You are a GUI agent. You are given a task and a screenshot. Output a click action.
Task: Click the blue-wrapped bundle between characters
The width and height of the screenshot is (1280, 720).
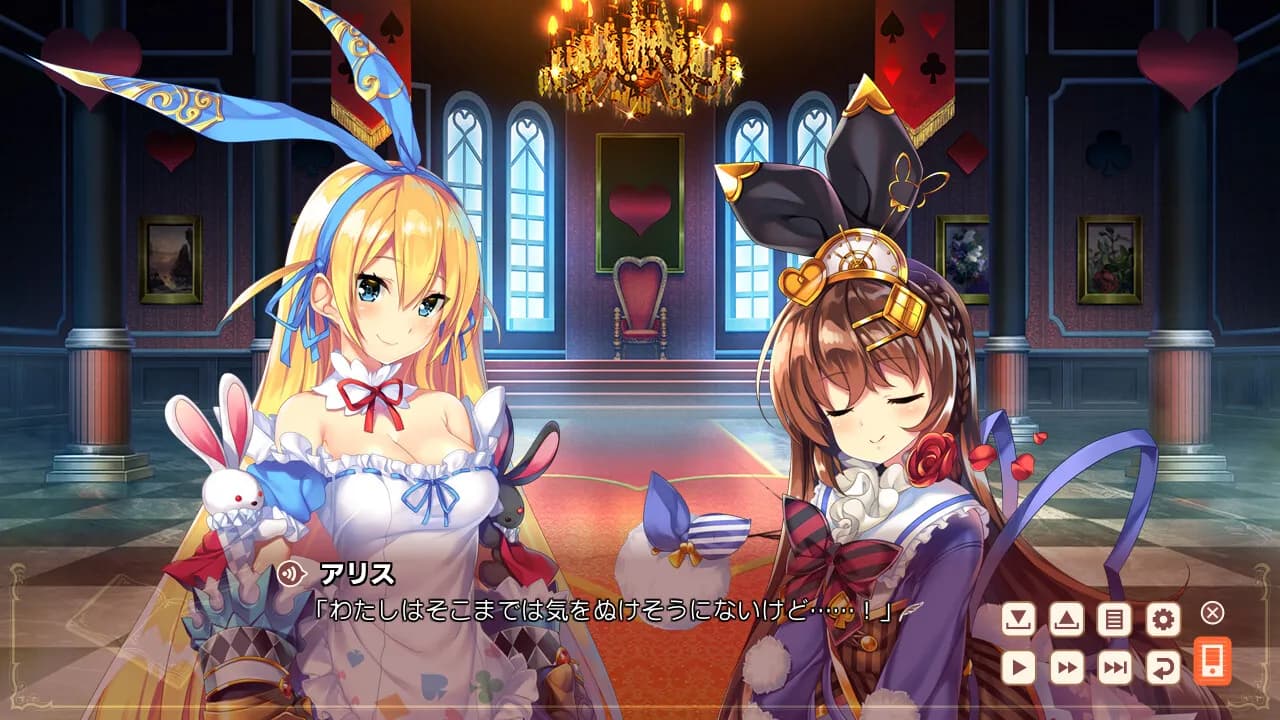690,540
